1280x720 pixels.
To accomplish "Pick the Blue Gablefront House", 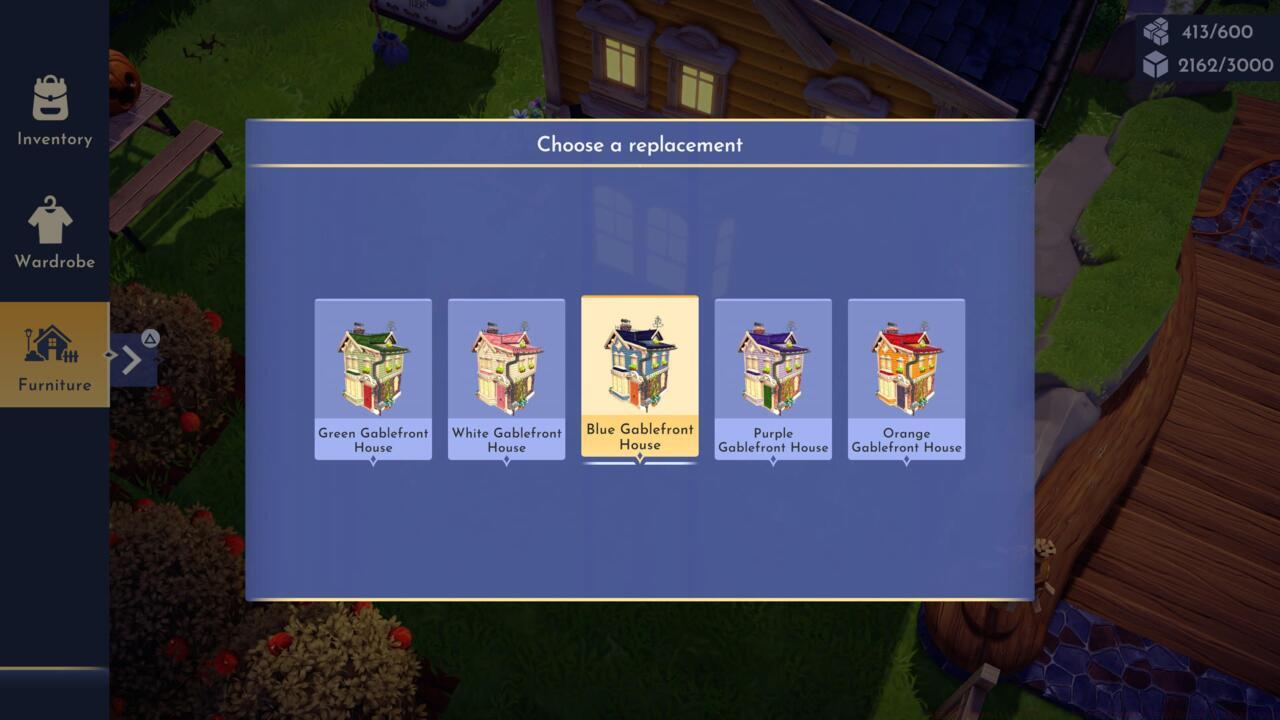I will pos(640,376).
